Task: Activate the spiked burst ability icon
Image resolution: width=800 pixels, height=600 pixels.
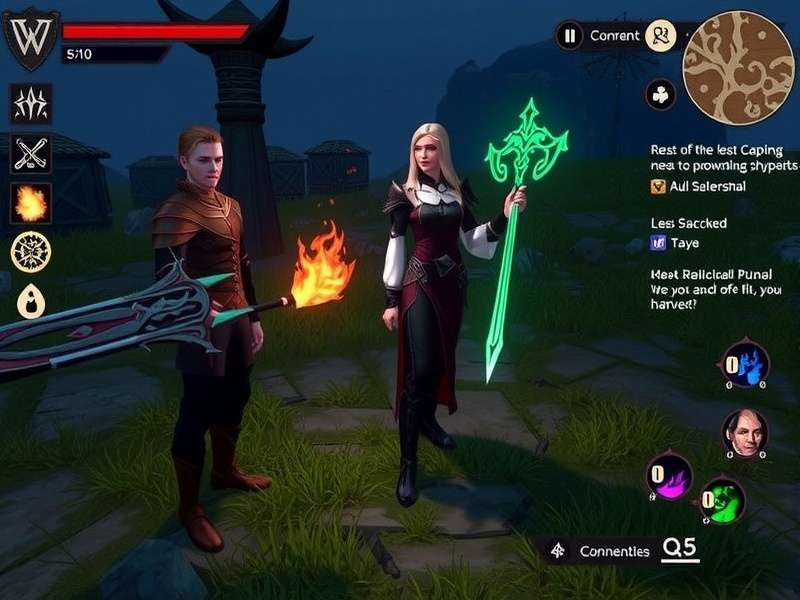Action: [x=31, y=104]
